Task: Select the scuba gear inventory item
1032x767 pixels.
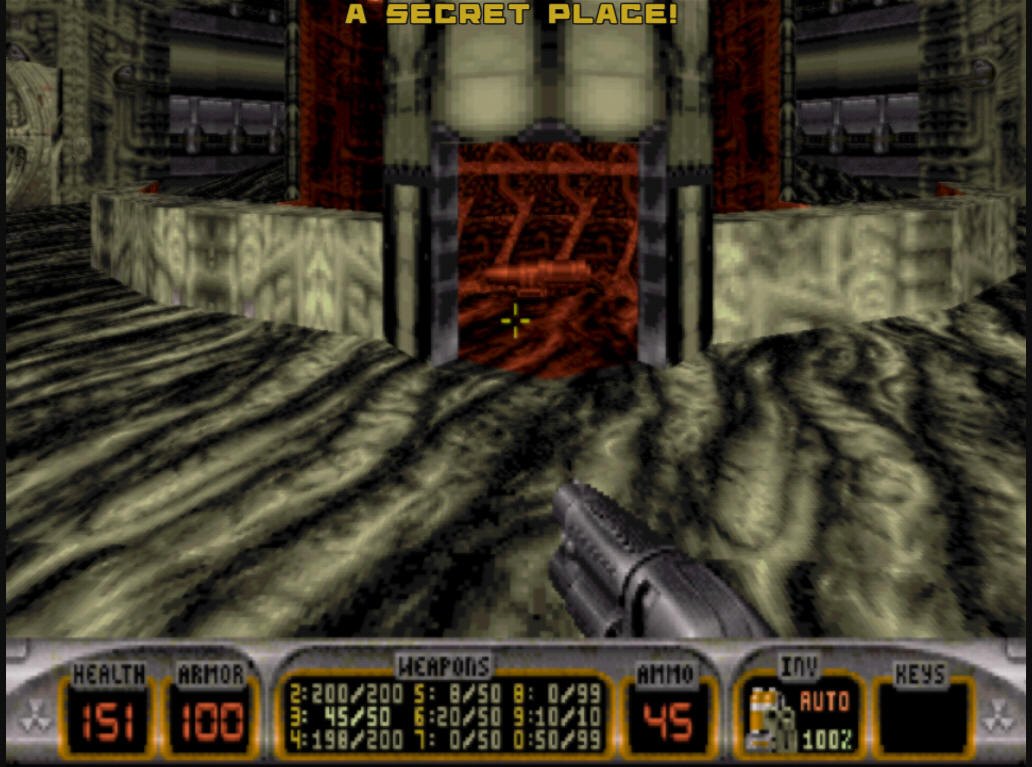Action: [x=768, y=718]
